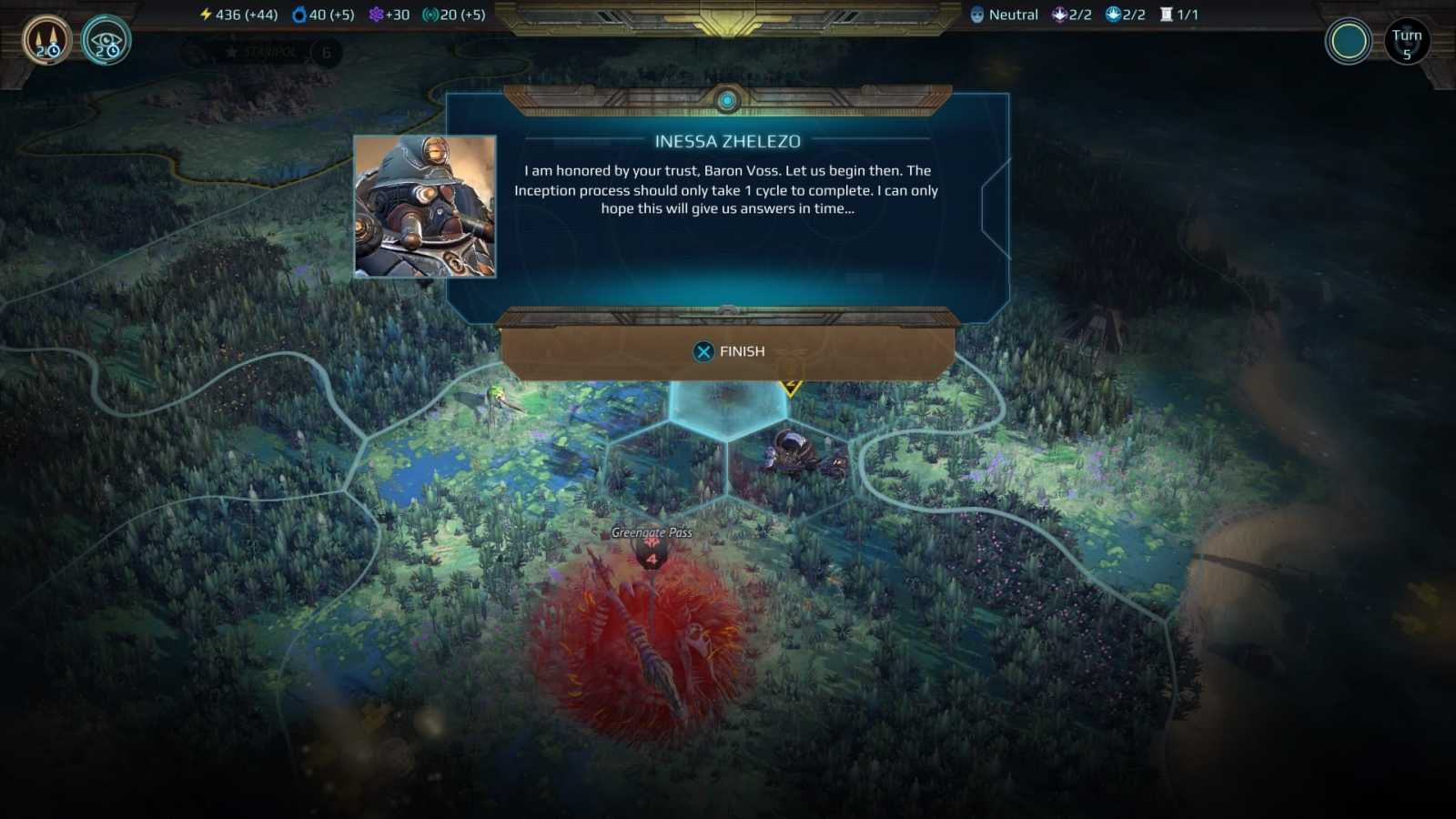
Task: Click the energy resource lightning icon
Action: 204,15
